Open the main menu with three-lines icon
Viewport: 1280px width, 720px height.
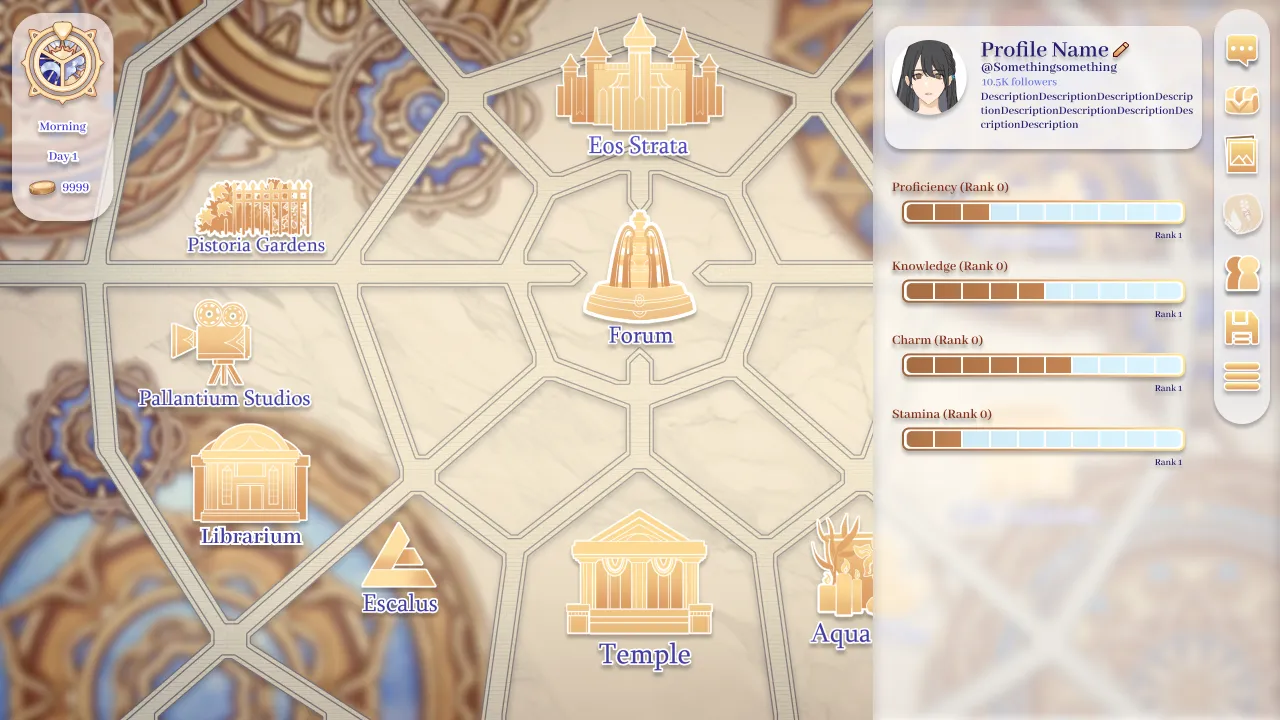(1241, 377)
